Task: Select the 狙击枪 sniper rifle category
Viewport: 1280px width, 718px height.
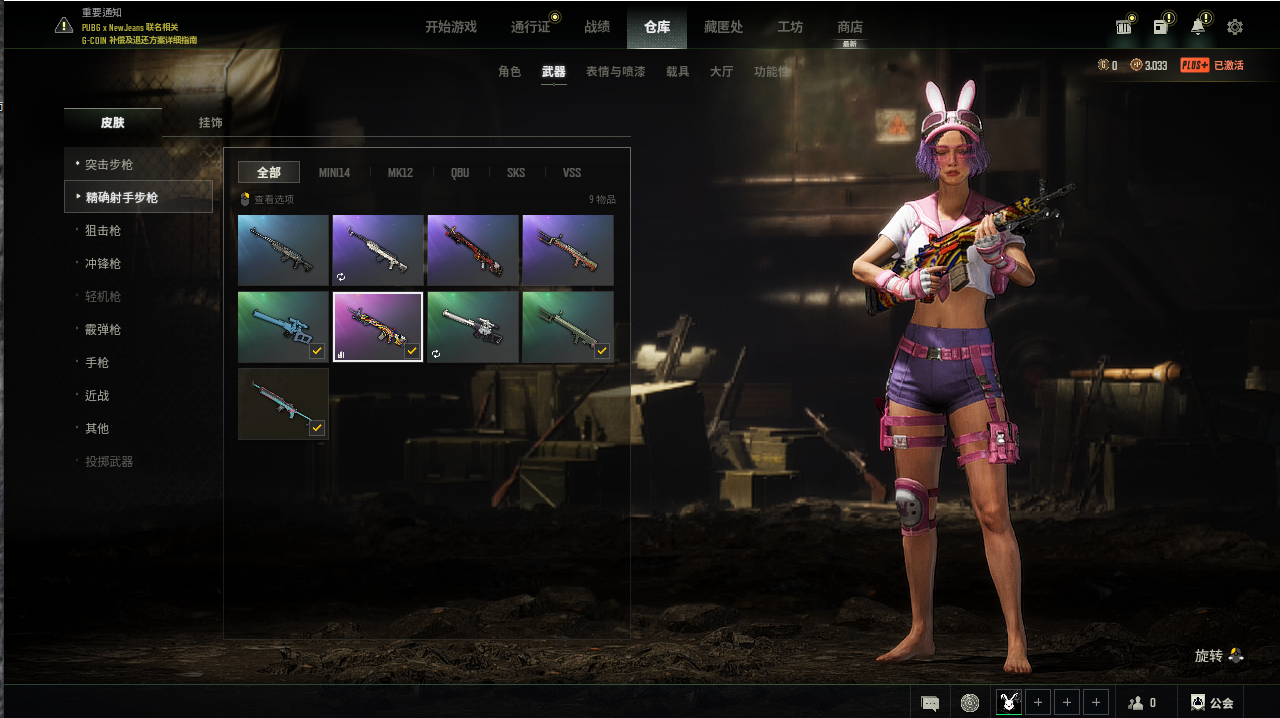Action: pyautogui.click(x=103, y=230)
